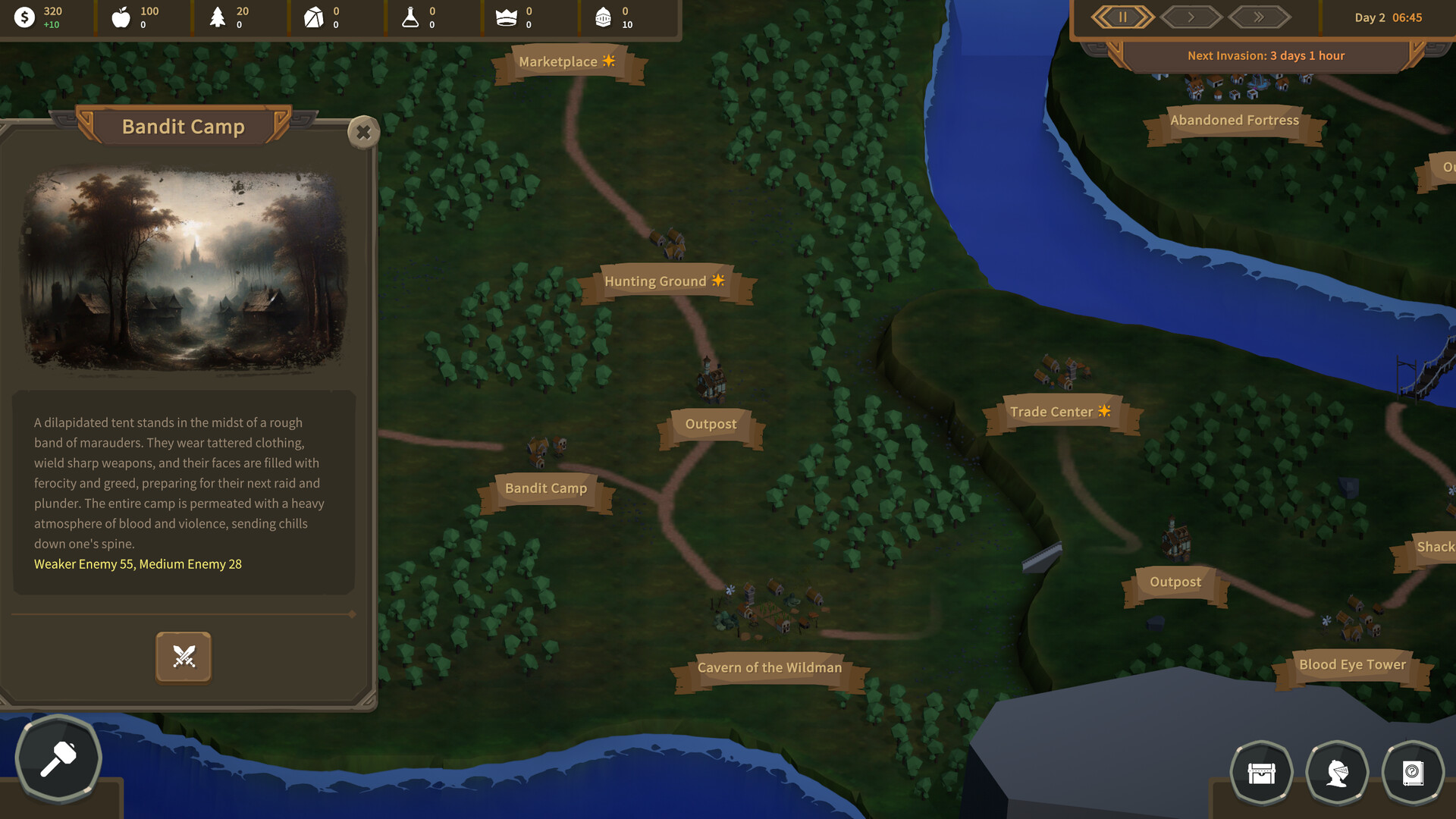Open the question mark guidebook
The width and height of the screenshot is (1456, 819).
[1413, 773]
